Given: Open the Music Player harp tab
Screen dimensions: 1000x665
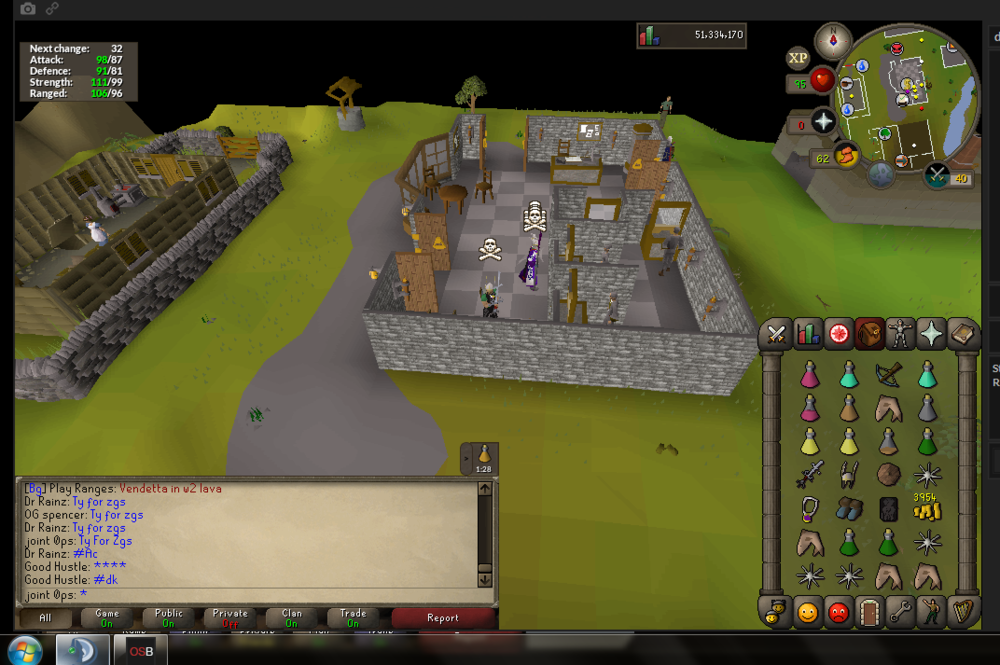Looking at the screenshot, I should tap(962, 610).
